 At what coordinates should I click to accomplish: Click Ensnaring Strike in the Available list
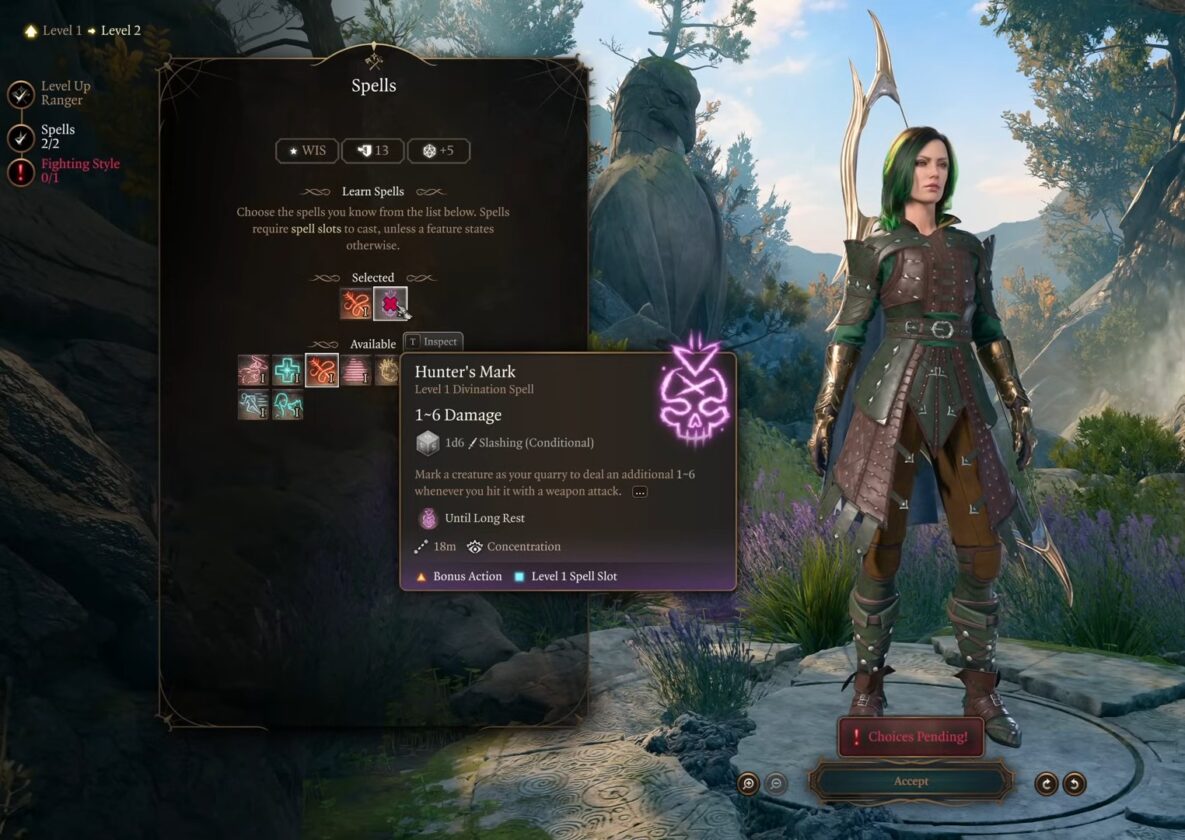click(322, 371)
